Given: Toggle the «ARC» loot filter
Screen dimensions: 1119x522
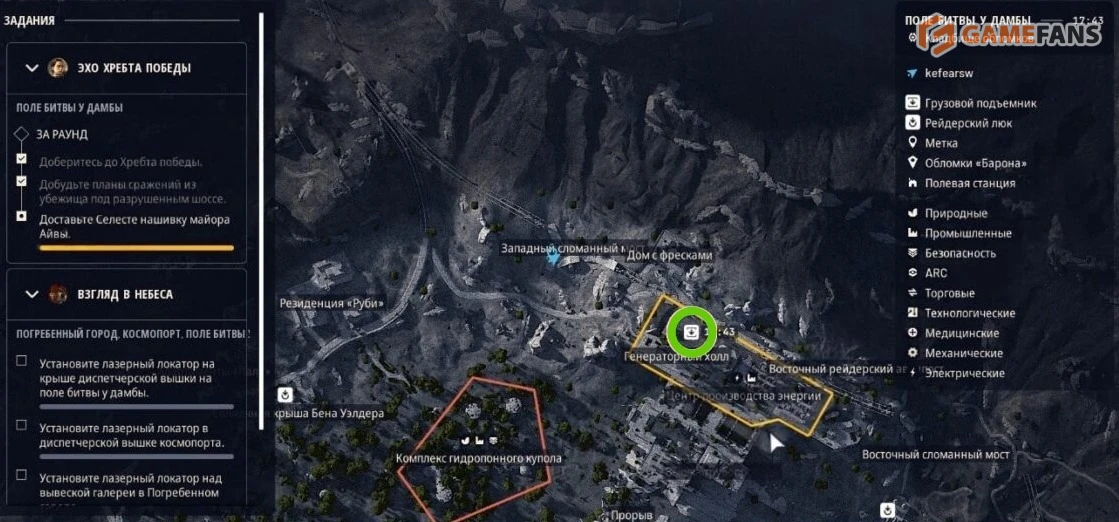Looking at the screenshot, I should pyautogui.click(x=935, y=273).
